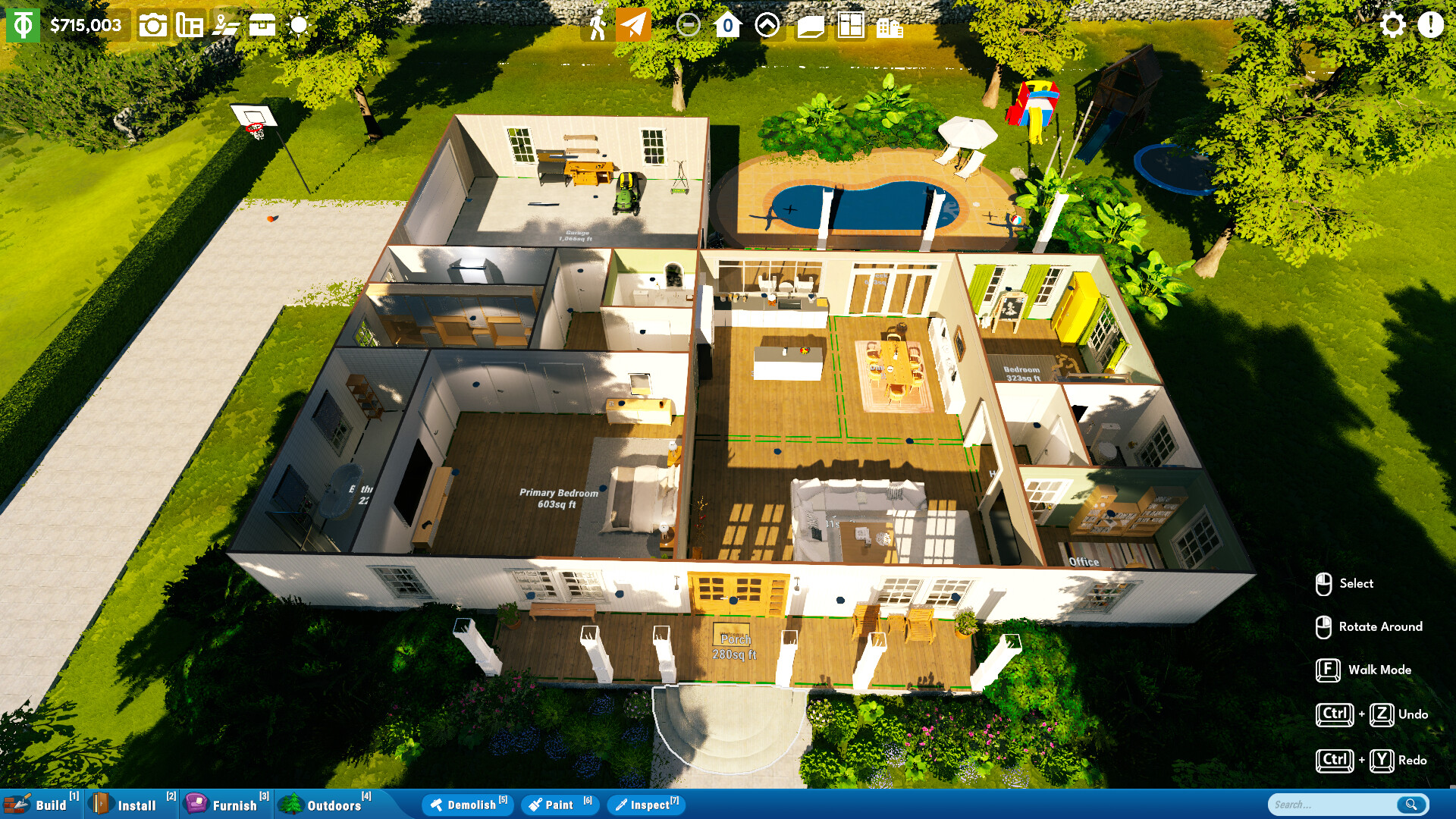The height and width of the screenshot is (819, 1456).
Task: Enter Walk Mode via the person icon
Action: [x=599, y=25]
